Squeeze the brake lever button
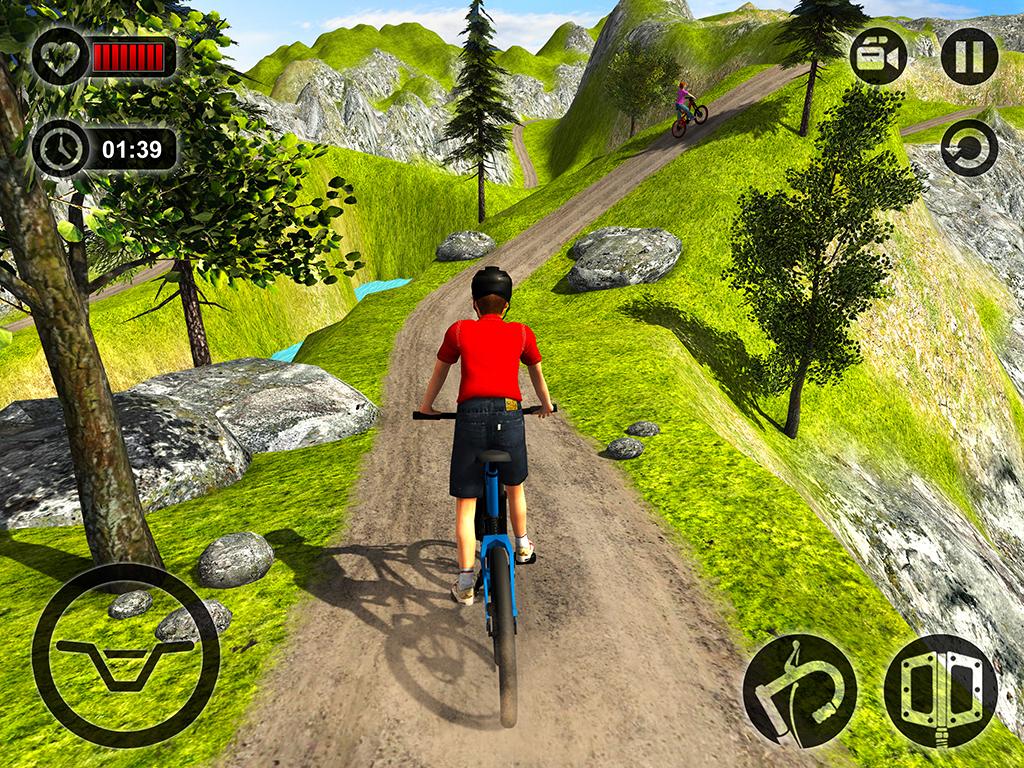The height and width of the screenshot is (768, 1024). [799, 690]
